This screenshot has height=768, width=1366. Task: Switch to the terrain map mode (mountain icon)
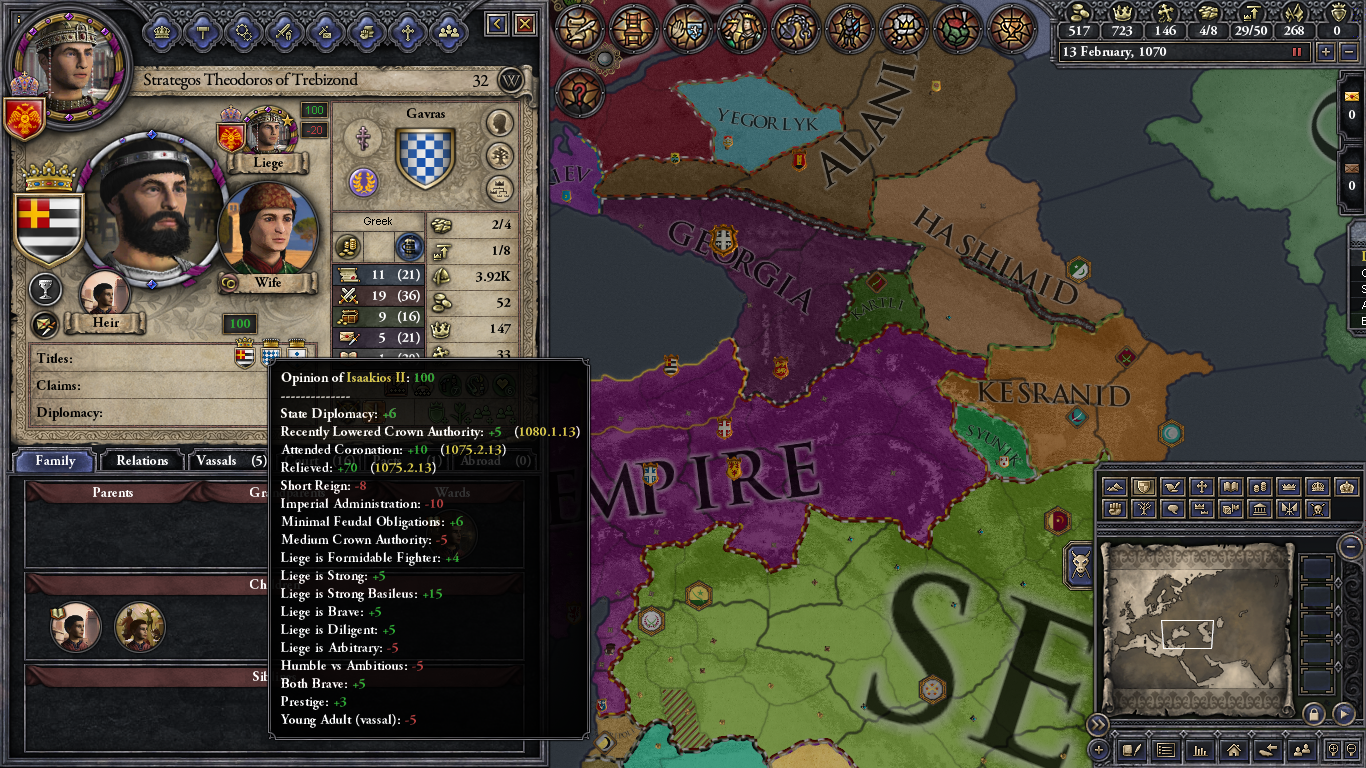click(1115, 487)
